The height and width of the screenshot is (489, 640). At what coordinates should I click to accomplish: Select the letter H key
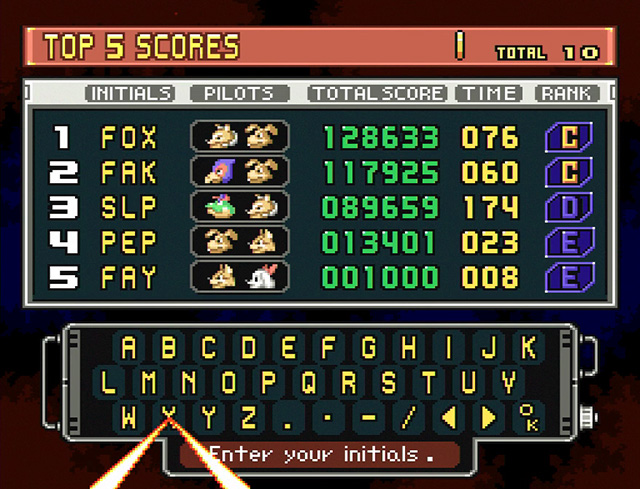tap(408, 348)
